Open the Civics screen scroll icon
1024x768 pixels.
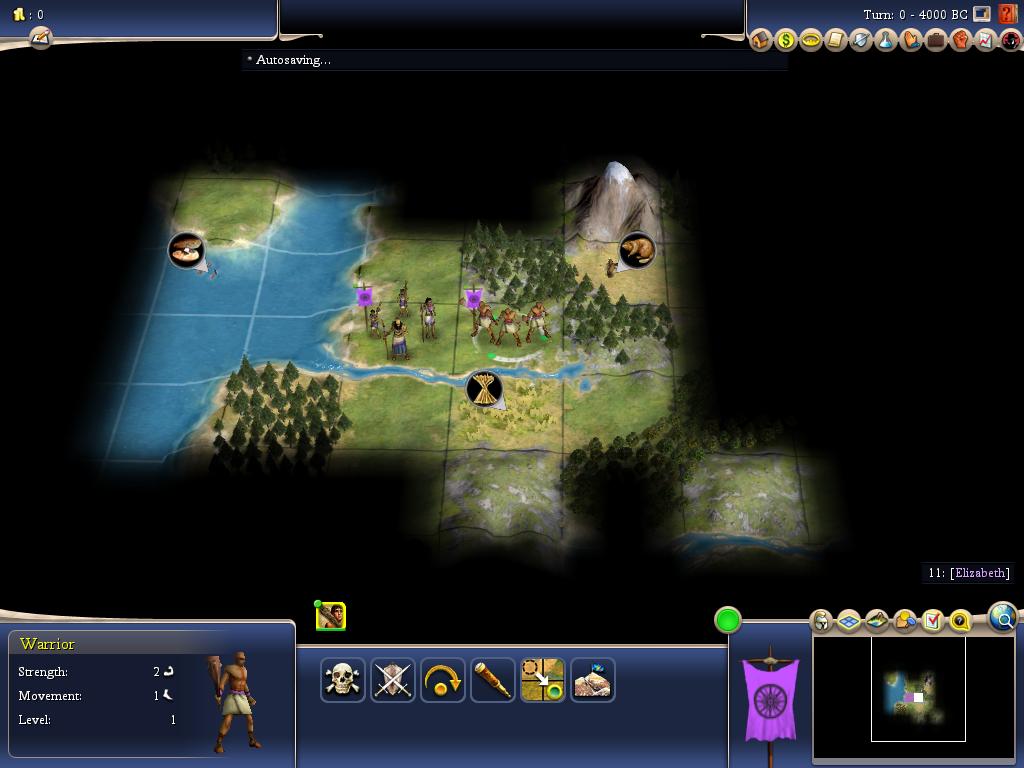[x=836, y=40]
